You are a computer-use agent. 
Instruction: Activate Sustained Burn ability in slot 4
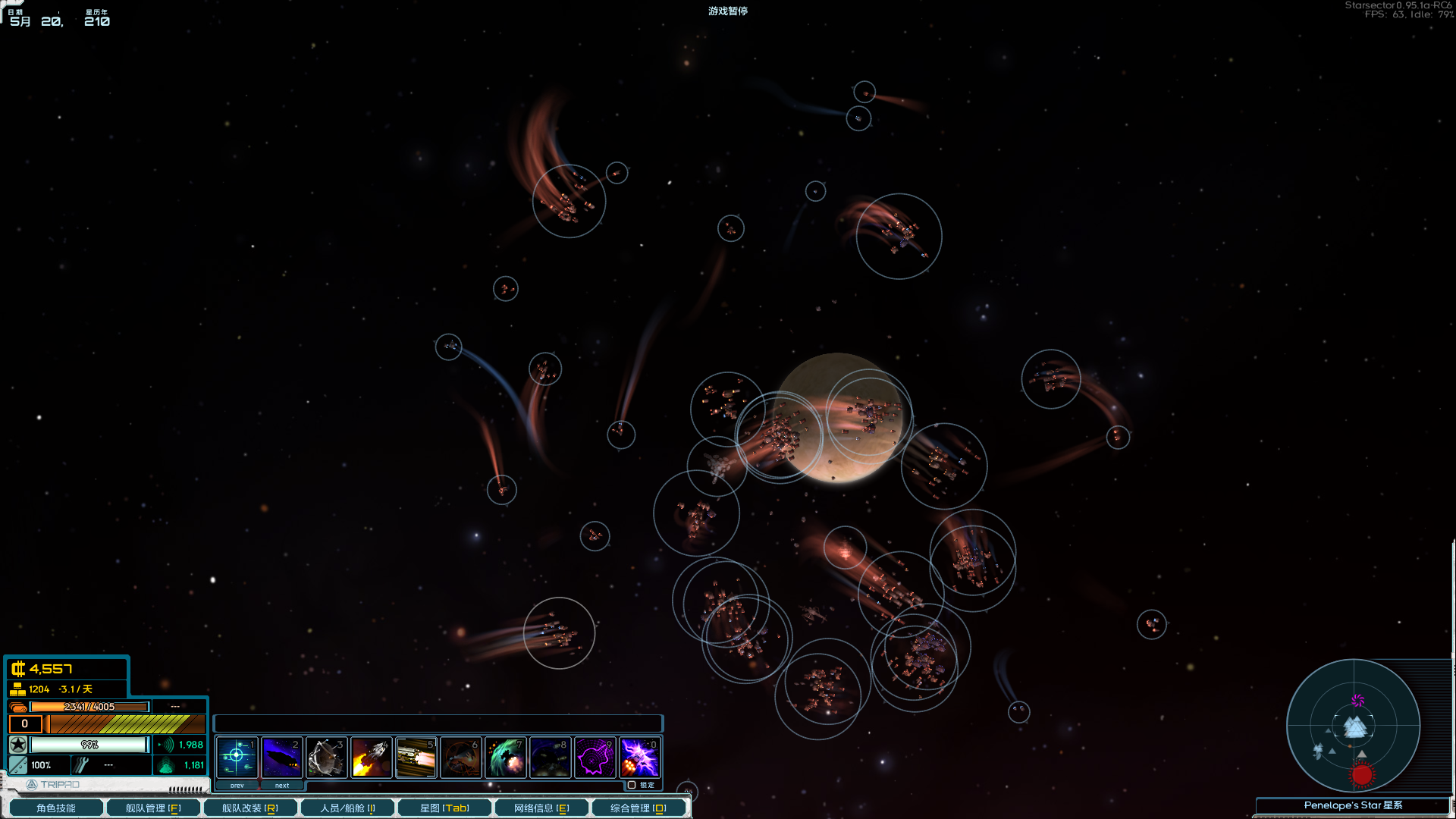pos(372,757)
